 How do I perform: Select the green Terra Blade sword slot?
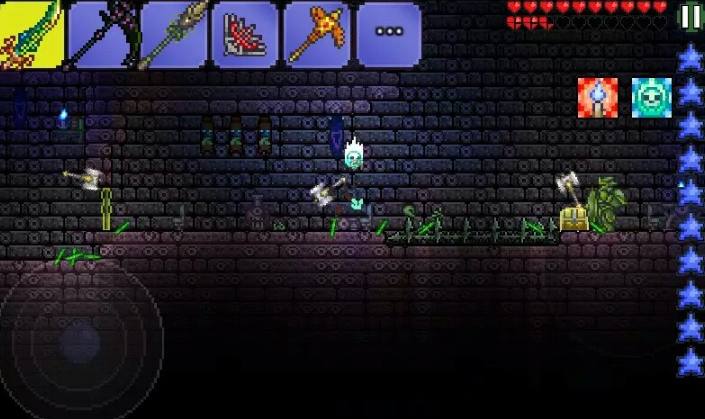tap(32, 33)
